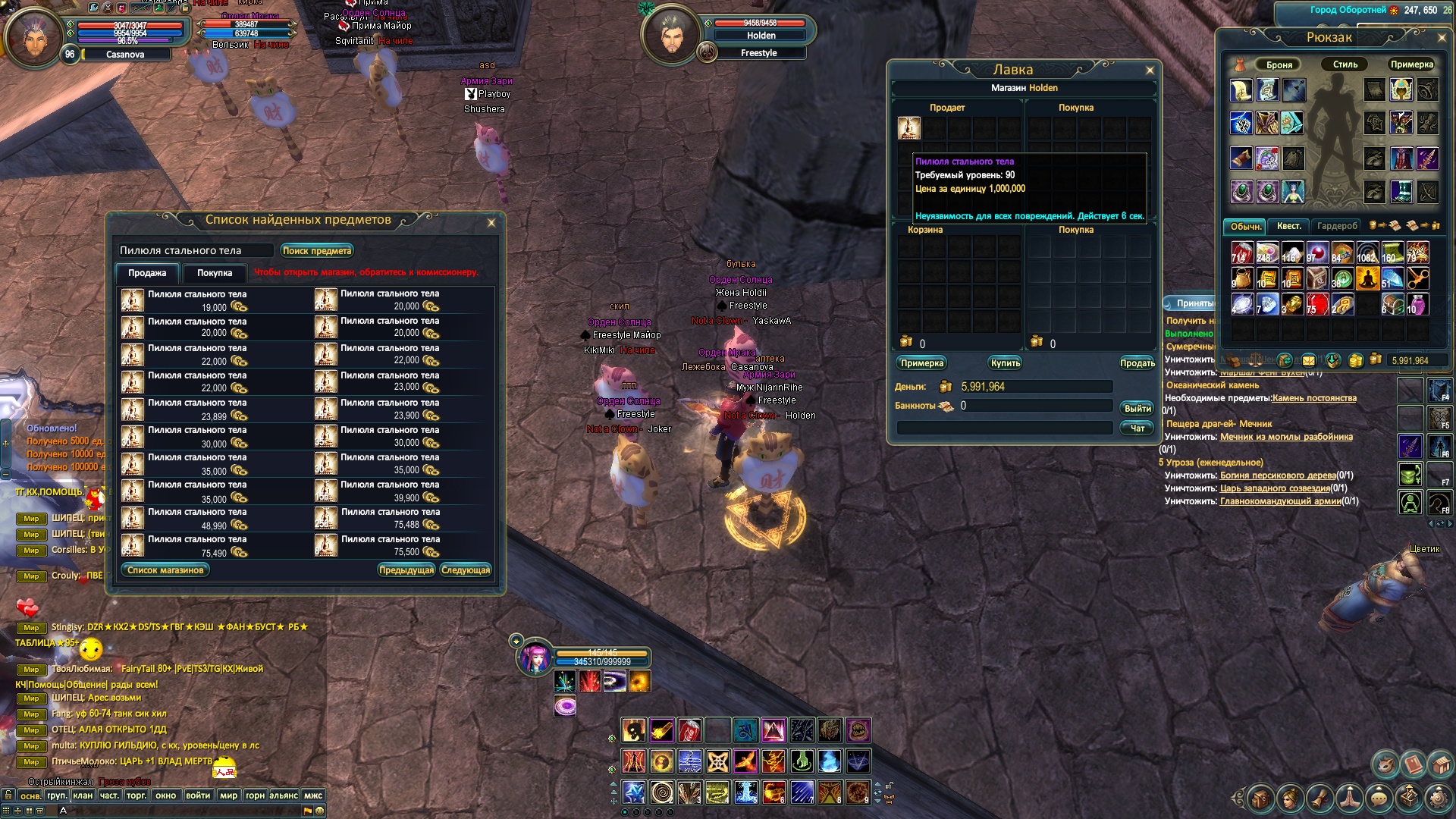Screen dimensions: 1456x819
Task: Click the item search name field
Action: (196, 250)
